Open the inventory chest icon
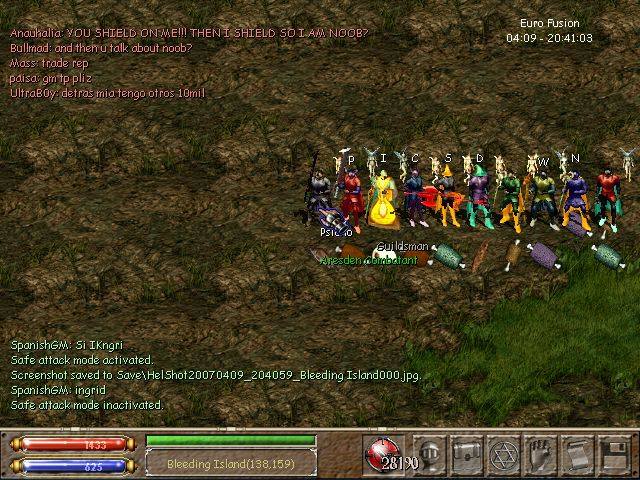 tap(466, 452)
